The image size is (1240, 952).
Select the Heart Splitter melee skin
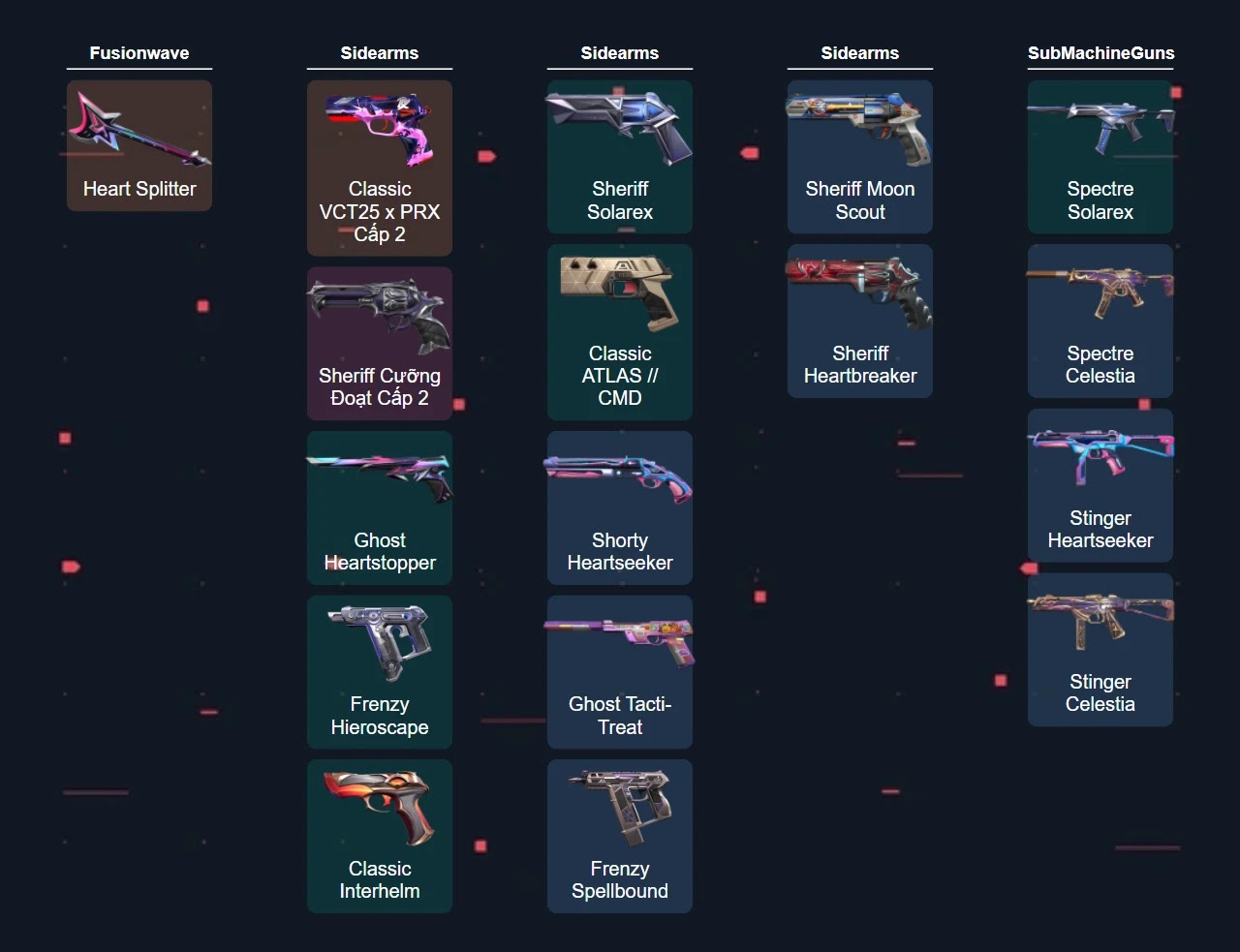tap(139, 145)
